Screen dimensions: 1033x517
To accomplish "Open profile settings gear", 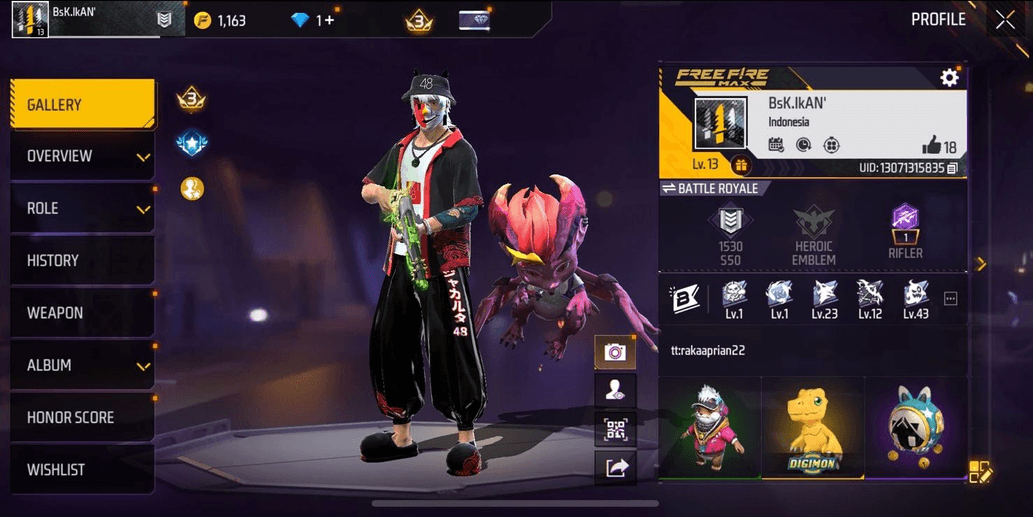I will tap(949, 77).
